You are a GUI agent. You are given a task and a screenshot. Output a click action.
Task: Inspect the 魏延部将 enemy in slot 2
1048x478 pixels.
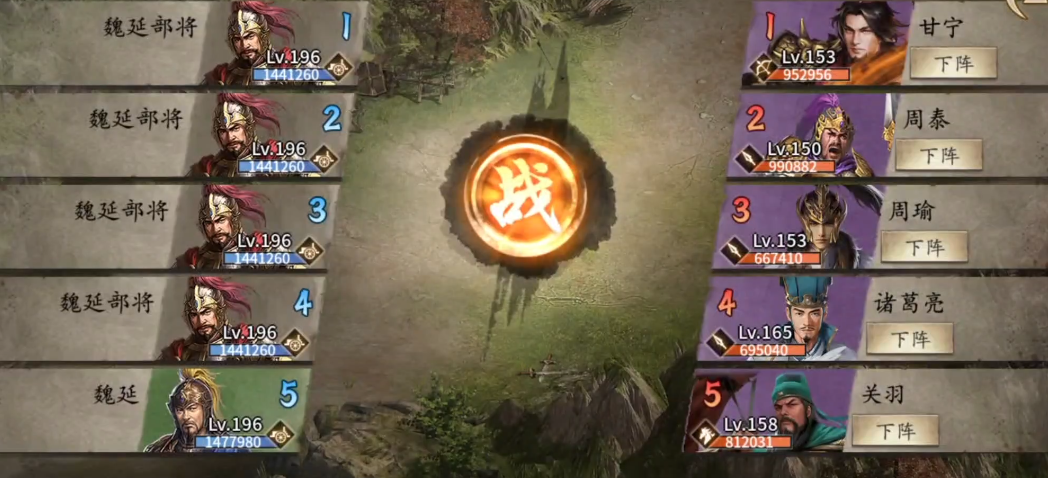238,134
